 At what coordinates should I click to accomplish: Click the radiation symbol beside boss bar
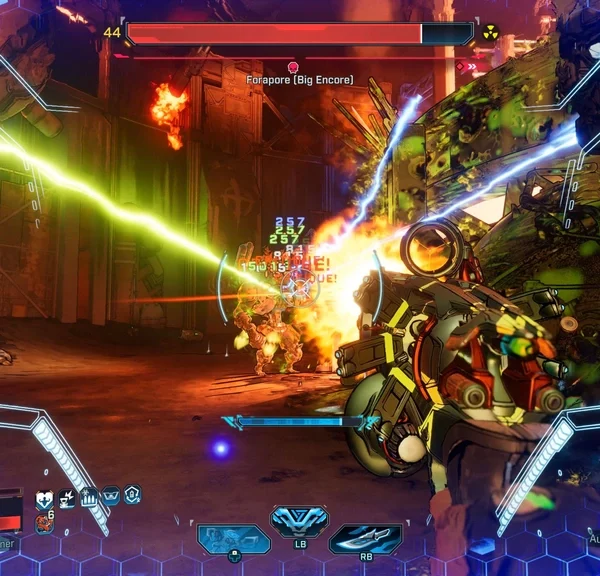click(490, 33)
